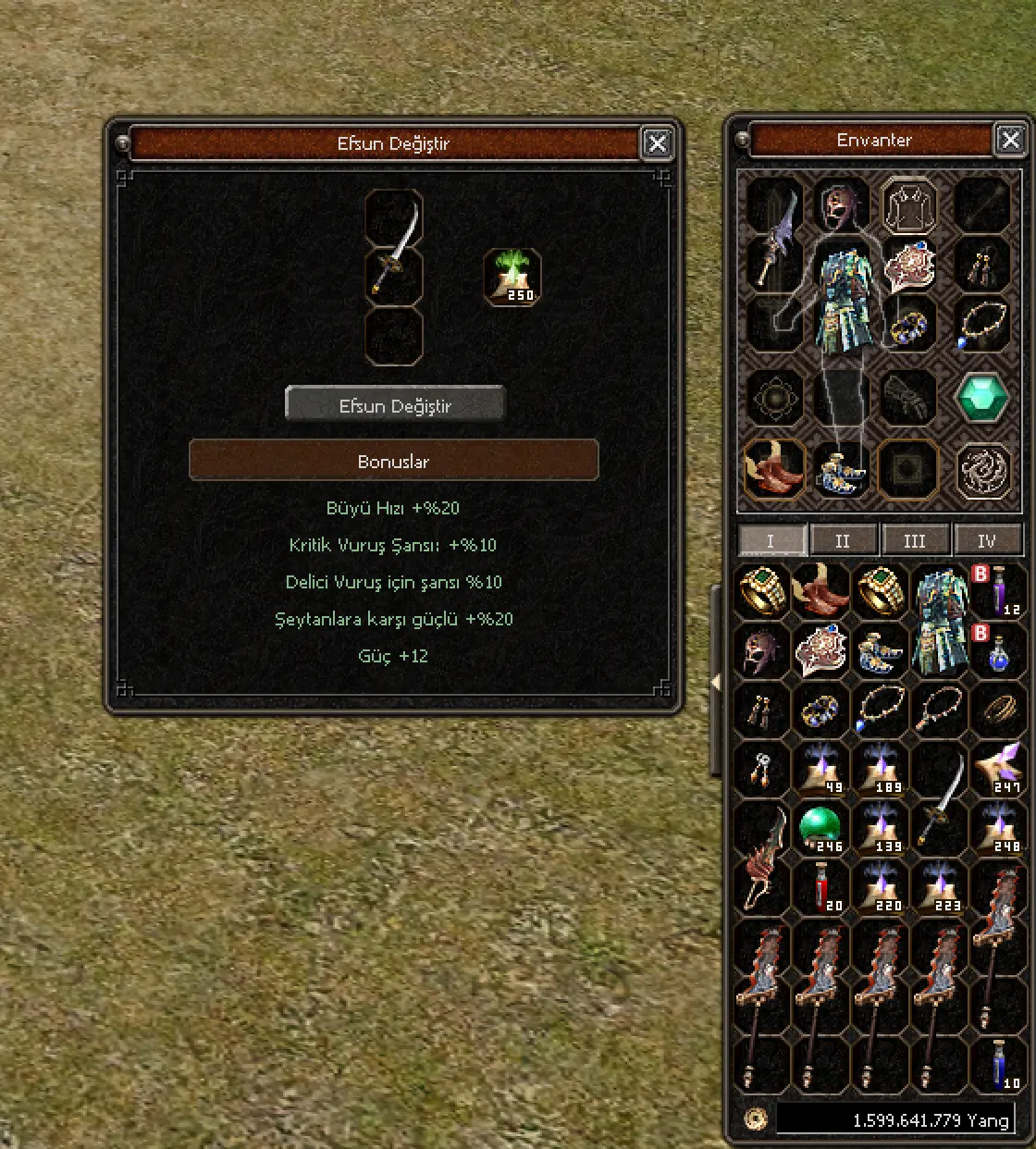This screenshot has height=1149, width=1036.
Task: Select the green orb stack of 246
Action: click(820, 826)
